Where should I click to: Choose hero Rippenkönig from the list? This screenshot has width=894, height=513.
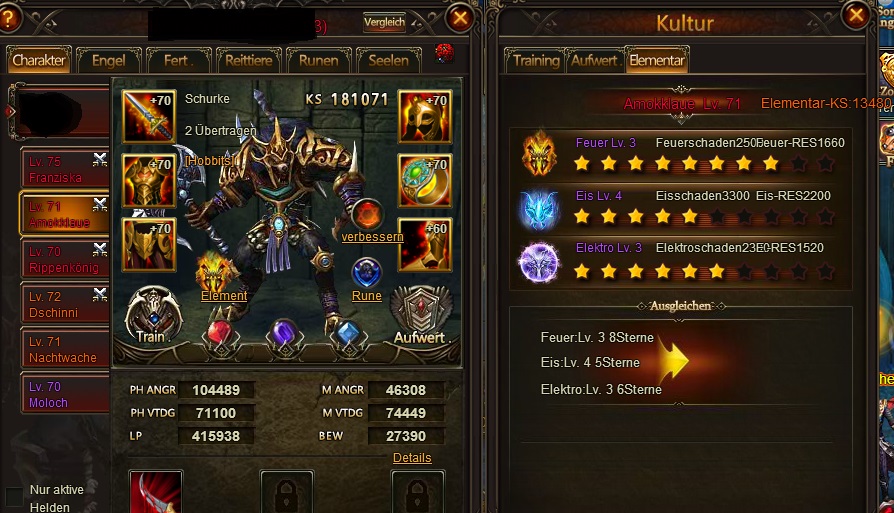64,258
